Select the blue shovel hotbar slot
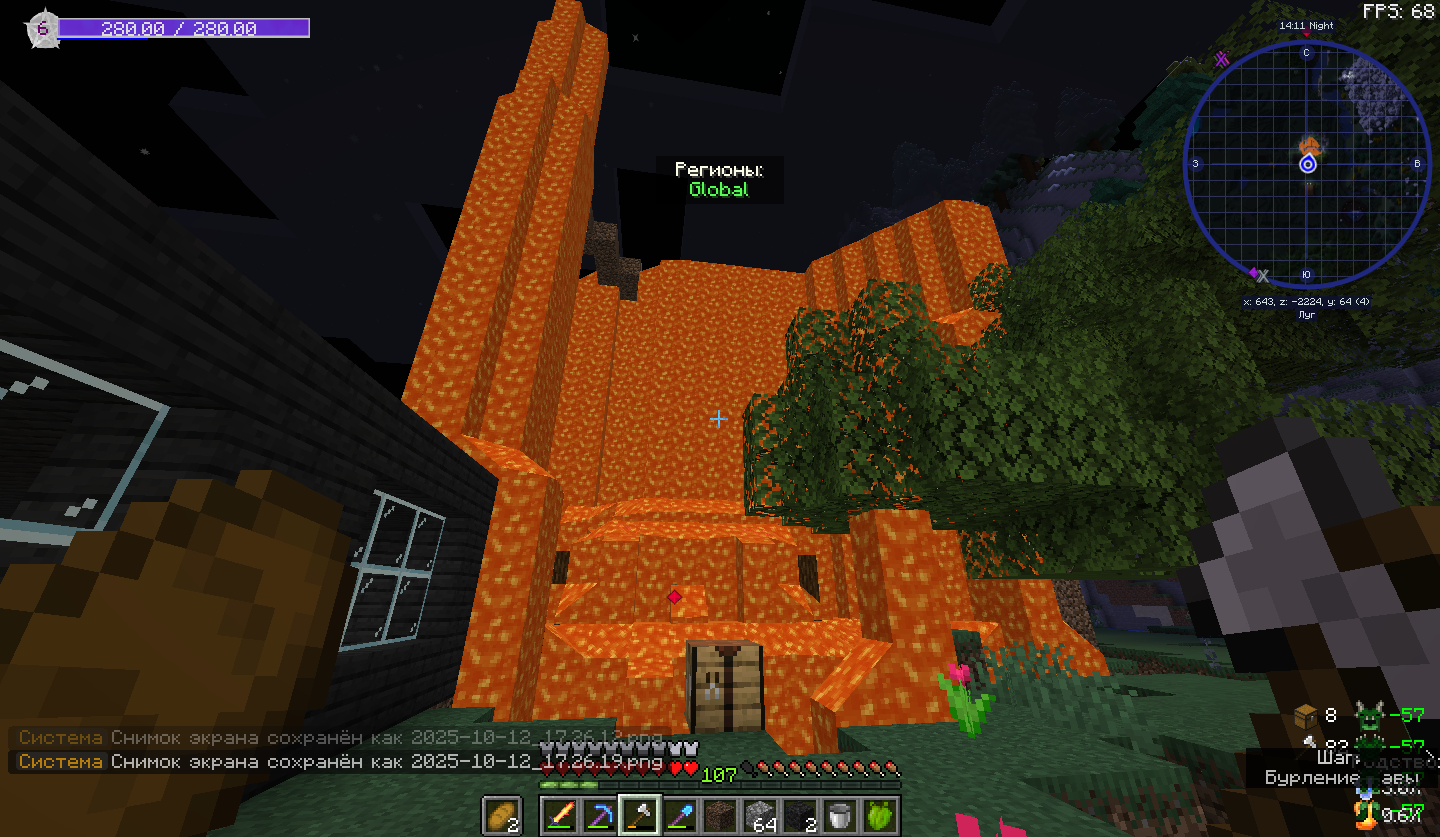 point(679,815)
